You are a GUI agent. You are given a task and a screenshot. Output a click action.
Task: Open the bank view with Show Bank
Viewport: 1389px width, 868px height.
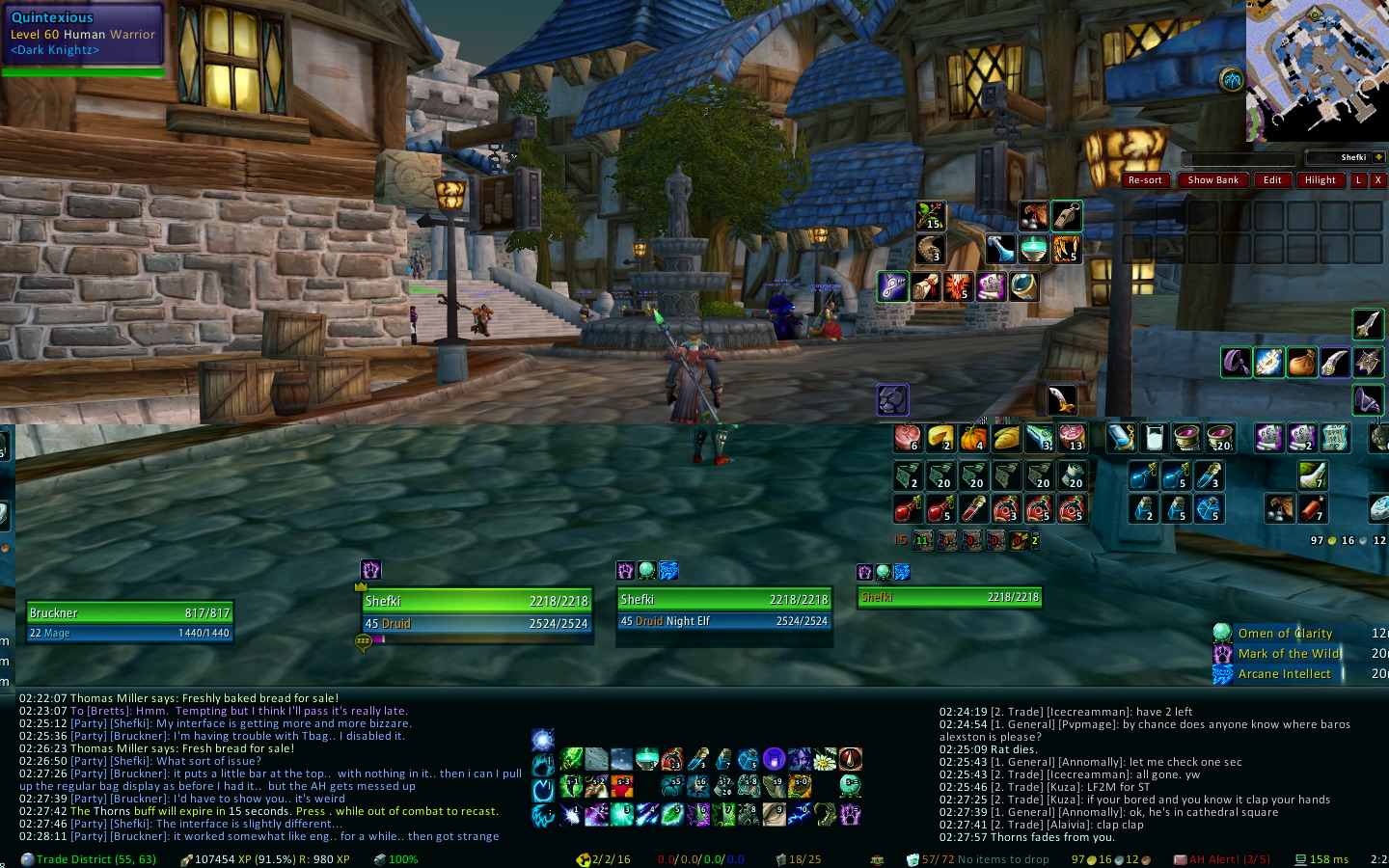pyautogui.click(x=1212, y=180)
